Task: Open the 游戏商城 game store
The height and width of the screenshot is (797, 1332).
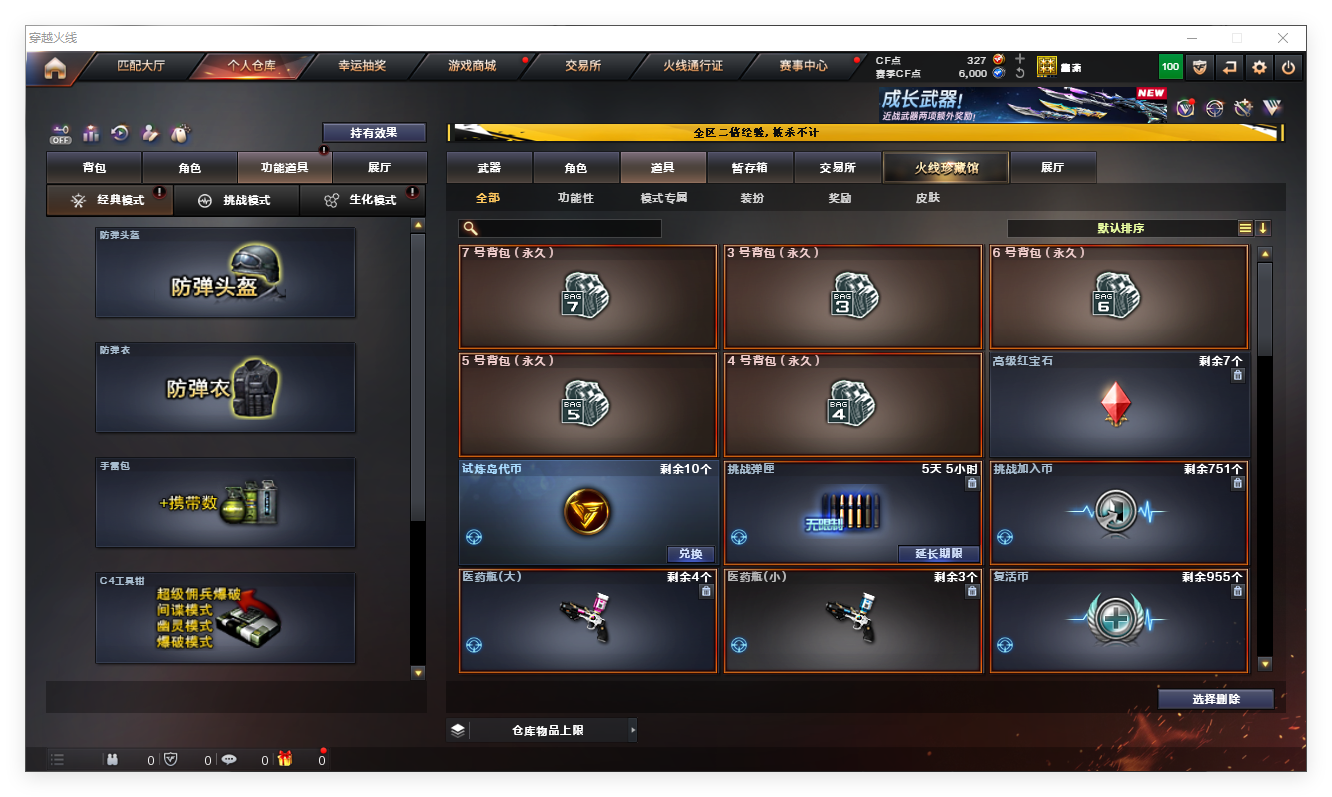Action: pos(471,66)
